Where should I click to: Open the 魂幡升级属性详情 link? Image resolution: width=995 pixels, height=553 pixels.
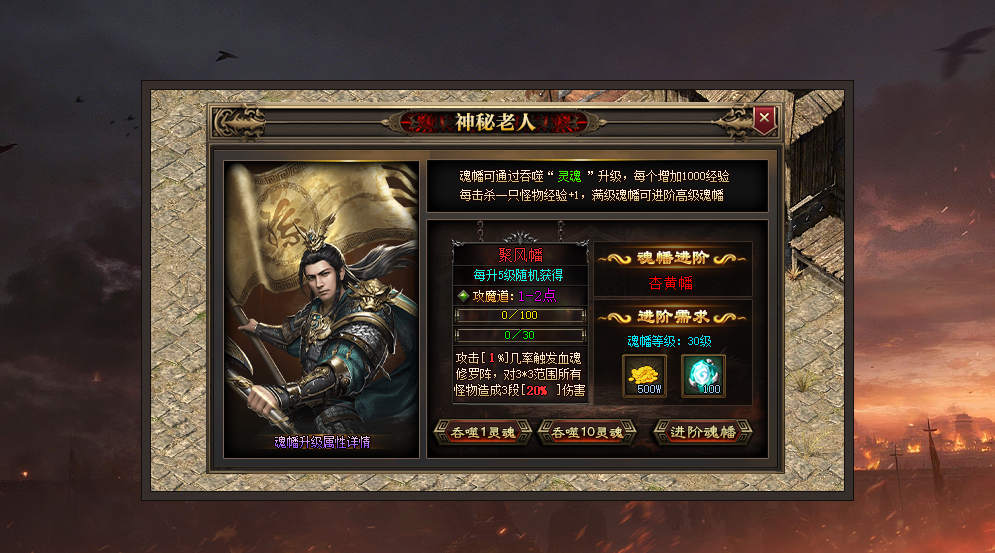click(x=321, y=441)
